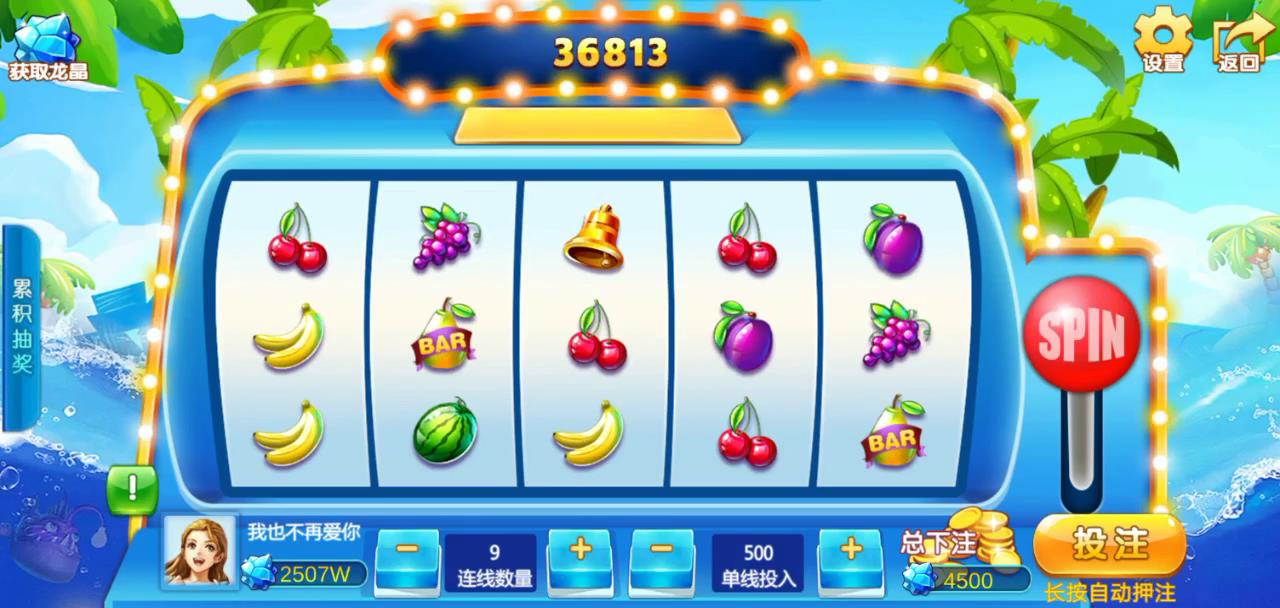Click the green exclamation info button

[132, 489]
